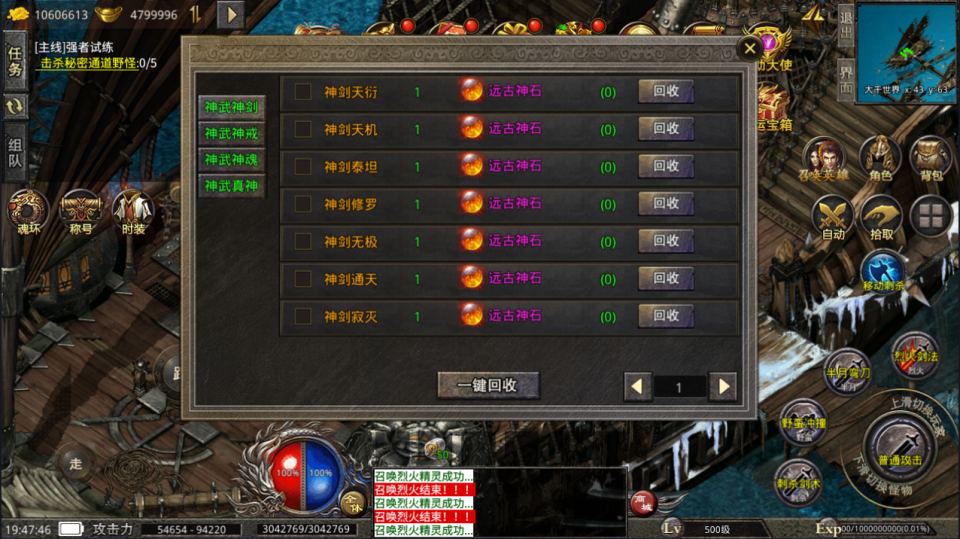The height and width of the screenshot is (539, 960).
Task: Close the recycle window
Action: tap(749, 48)
